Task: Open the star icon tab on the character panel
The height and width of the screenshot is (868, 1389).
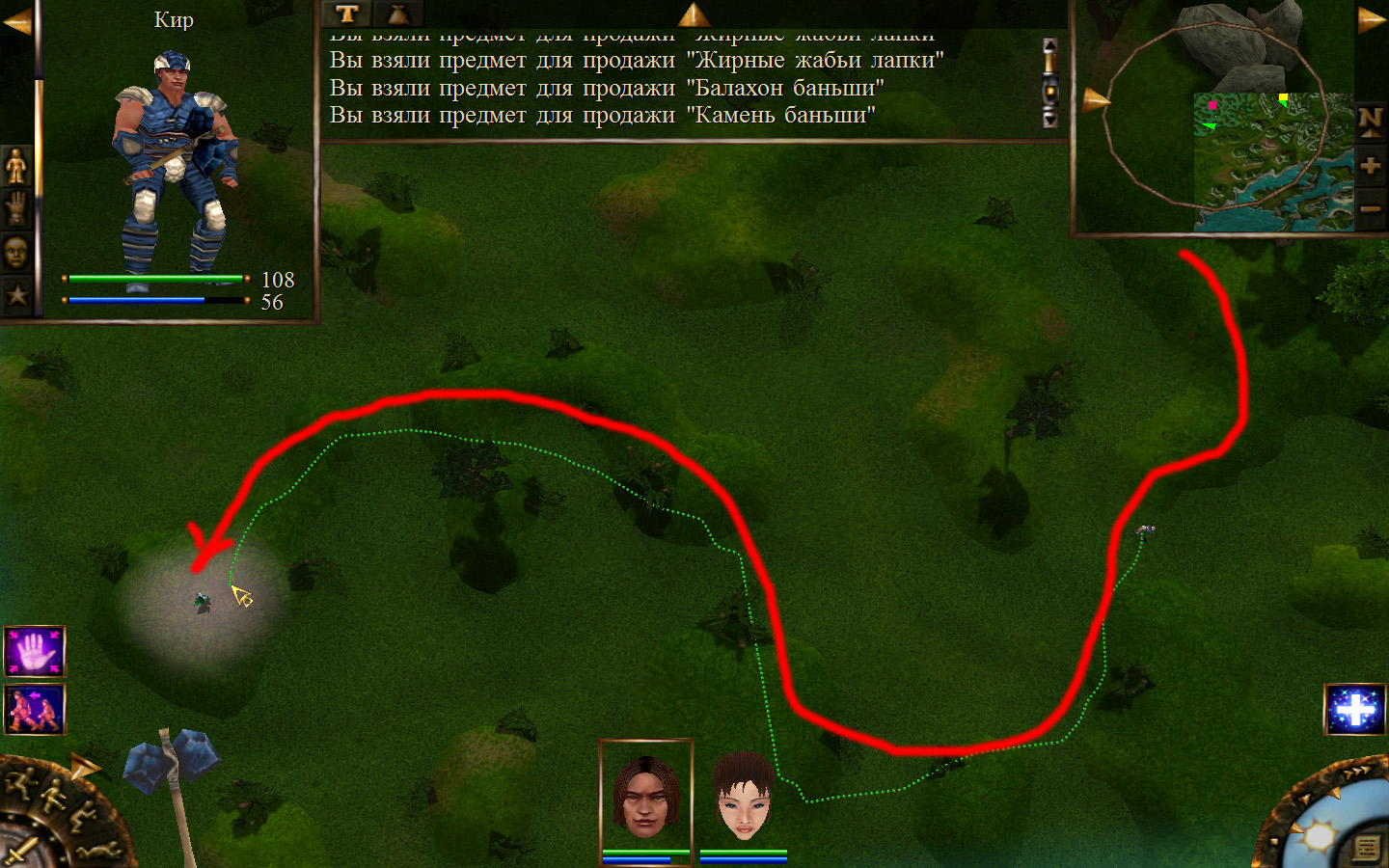Action: tap(16, 294)
